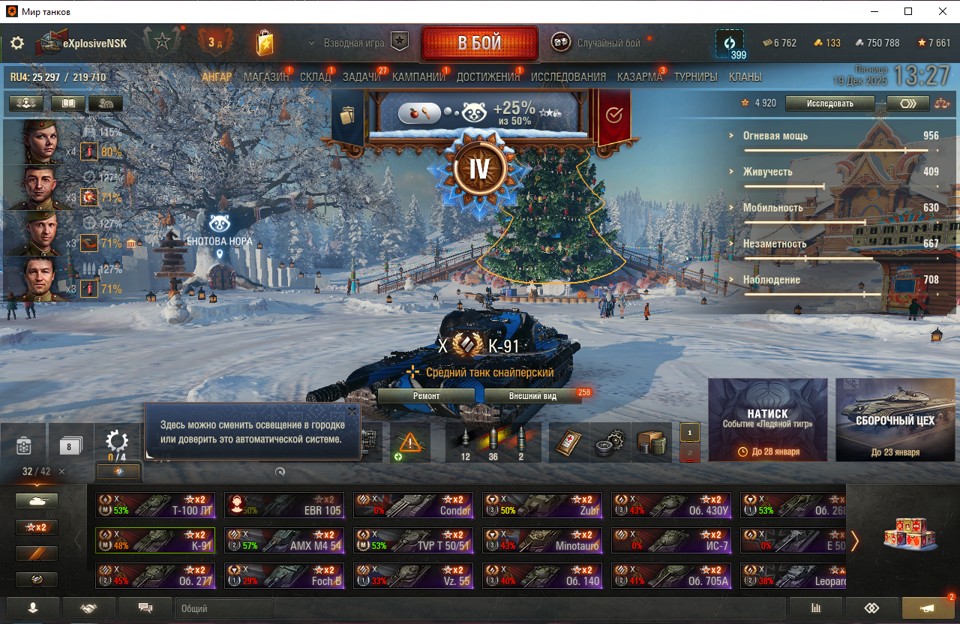The height and width of the screenshot is (624, 960).
Task: Switch to the Магазин tab
Action: pyautogui.click(x=266, y=77)
